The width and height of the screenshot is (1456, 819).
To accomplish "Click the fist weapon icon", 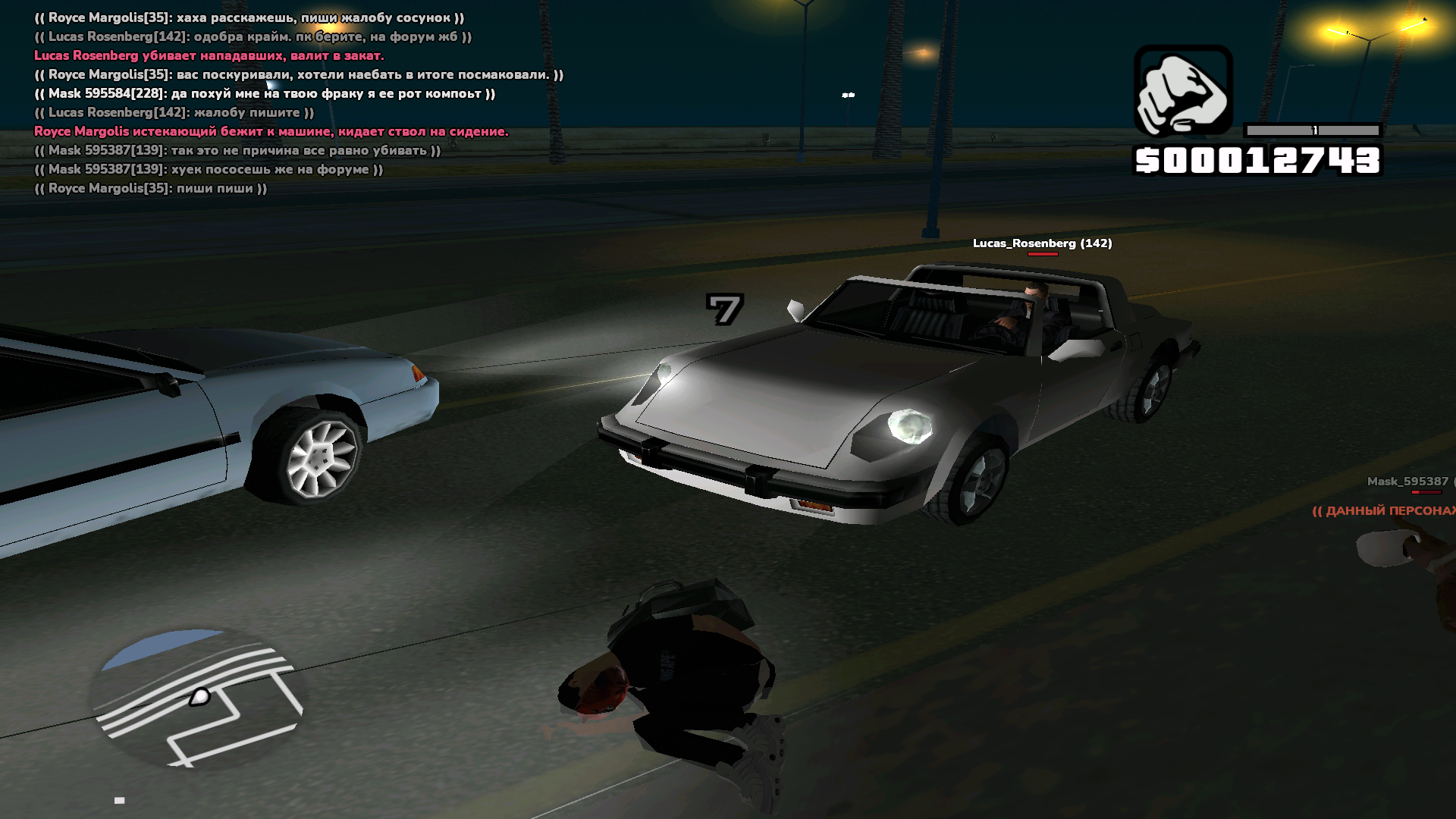I will (x=1182, y=91).
